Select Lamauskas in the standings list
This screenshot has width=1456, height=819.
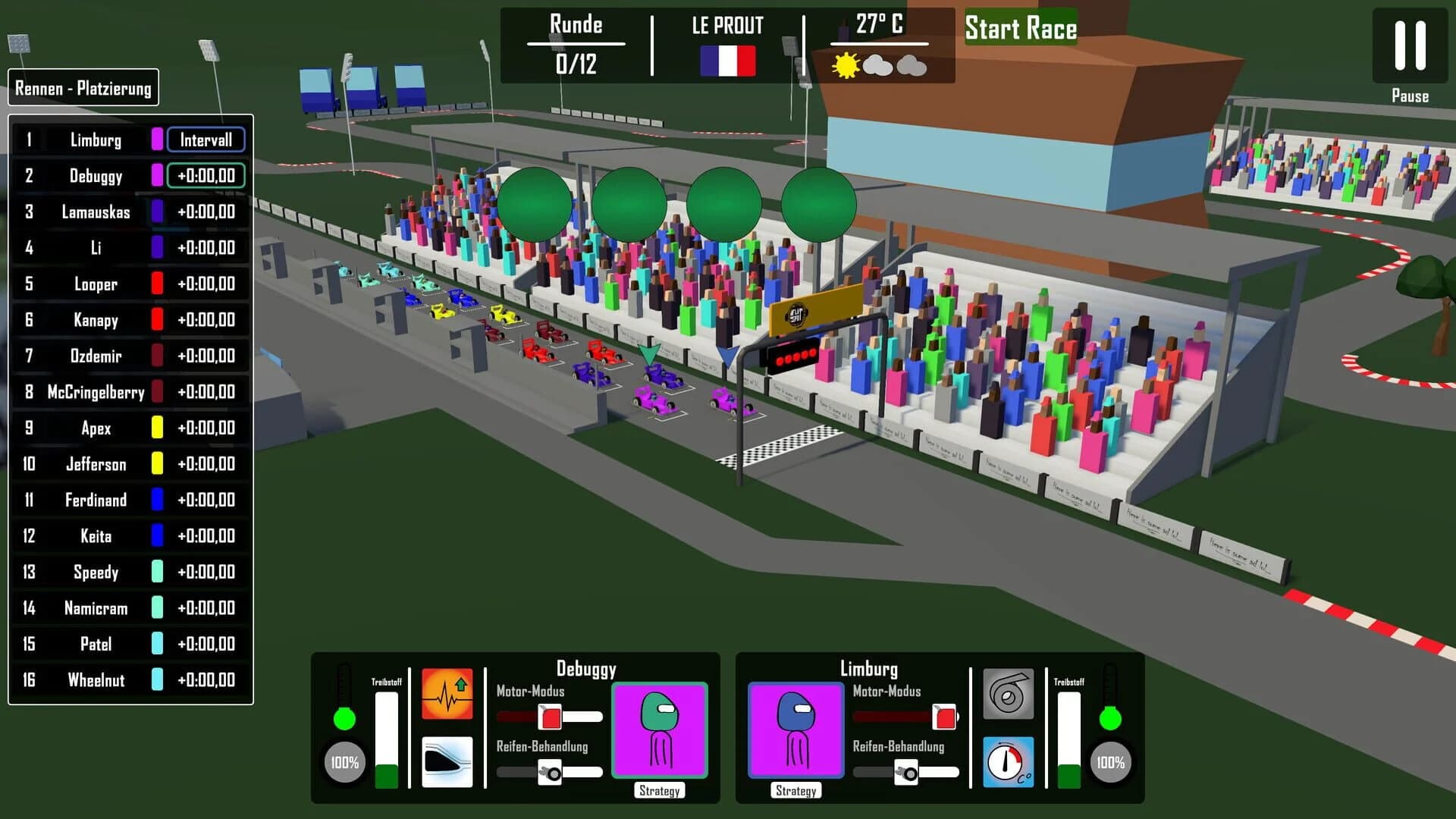[x=97, y=212]
